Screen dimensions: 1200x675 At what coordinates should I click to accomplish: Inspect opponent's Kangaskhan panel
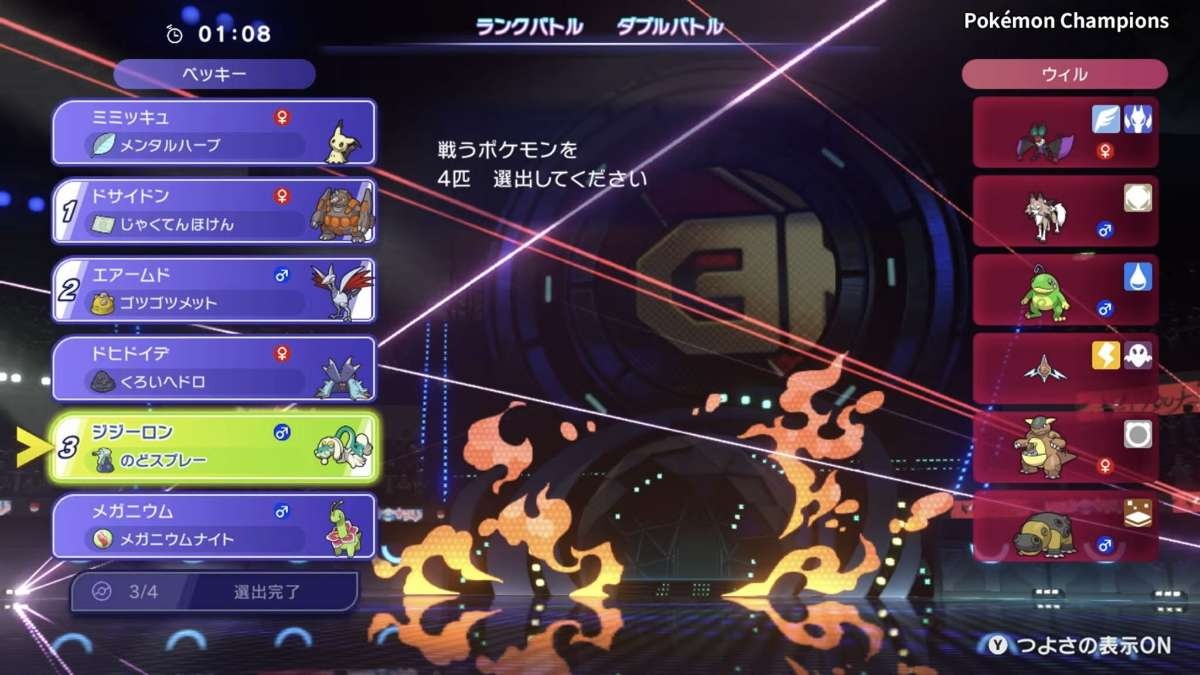(1065, 447)
